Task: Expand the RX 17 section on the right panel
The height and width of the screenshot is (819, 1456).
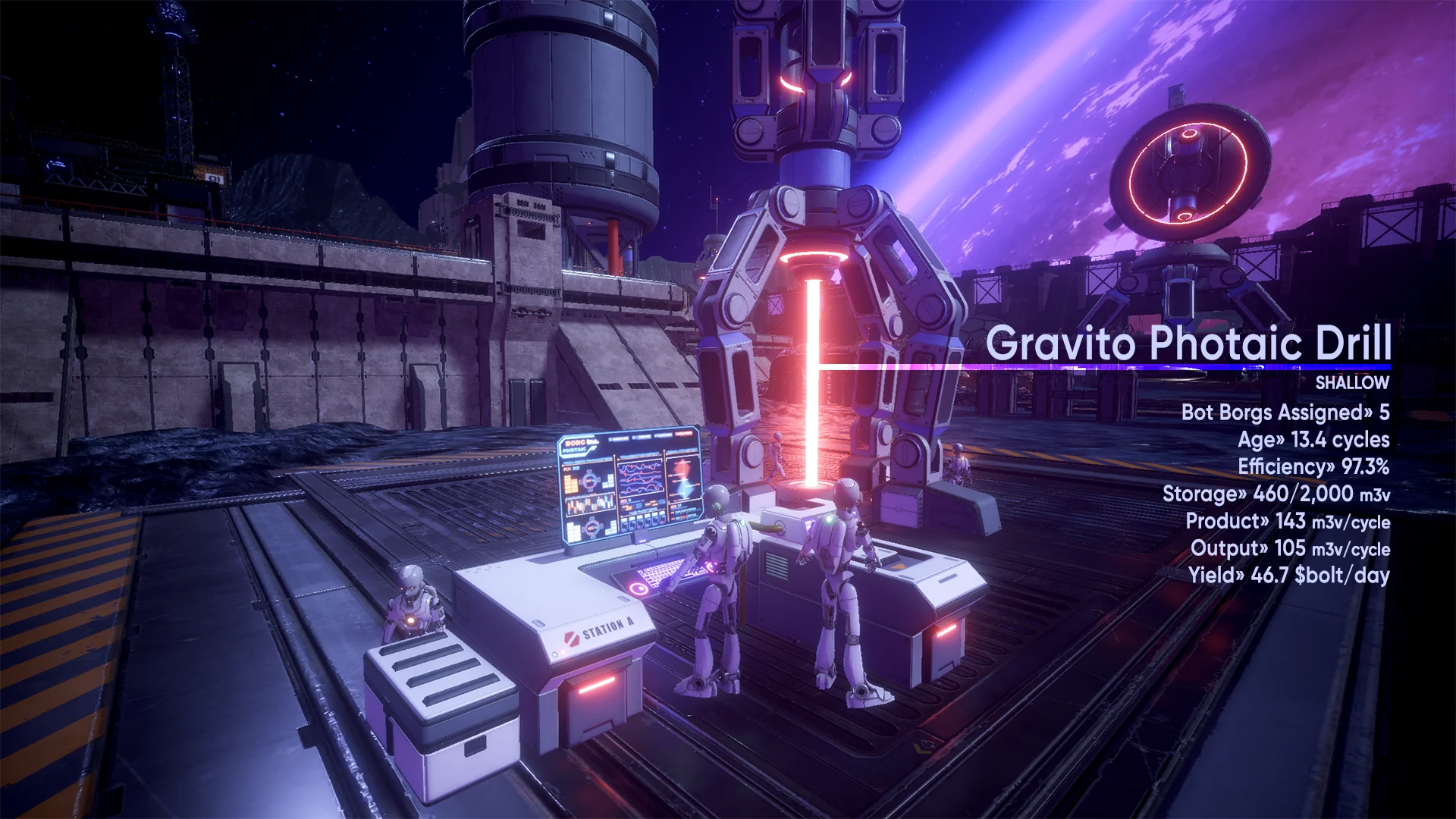Action: coord(676,507)
